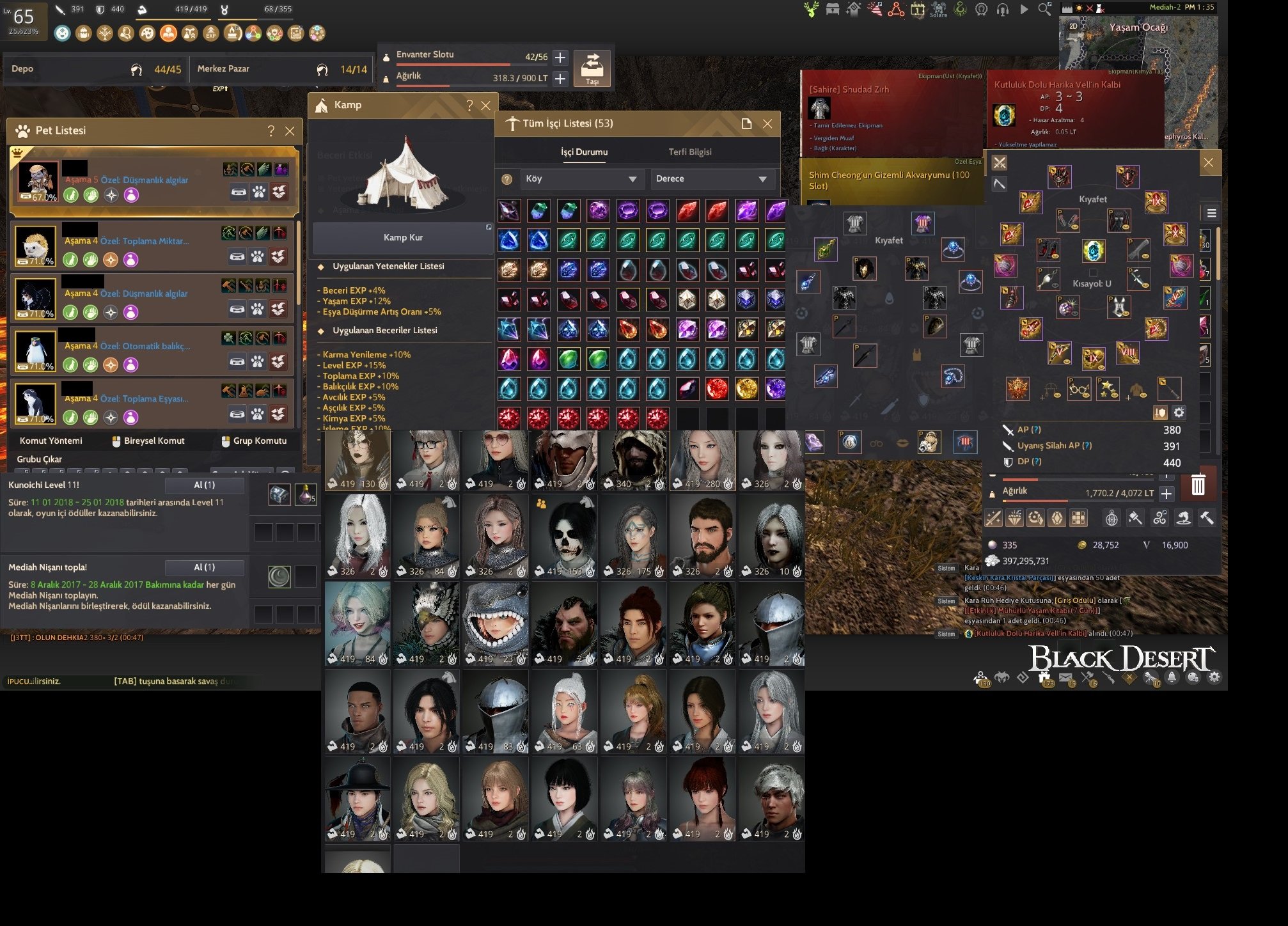Click the Taşı transfer button

point(592,68)
